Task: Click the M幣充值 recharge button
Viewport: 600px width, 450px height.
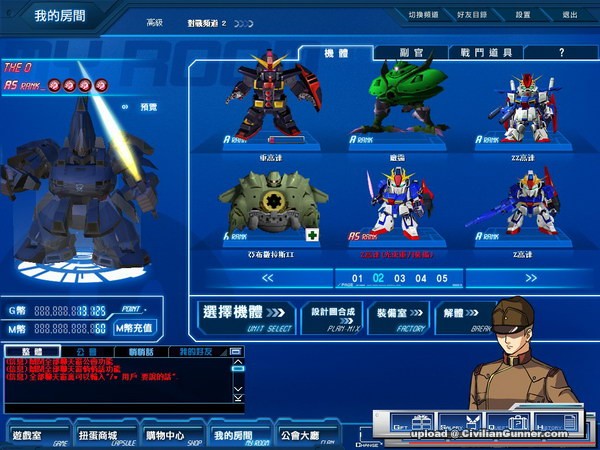Action: coord(135,327)
